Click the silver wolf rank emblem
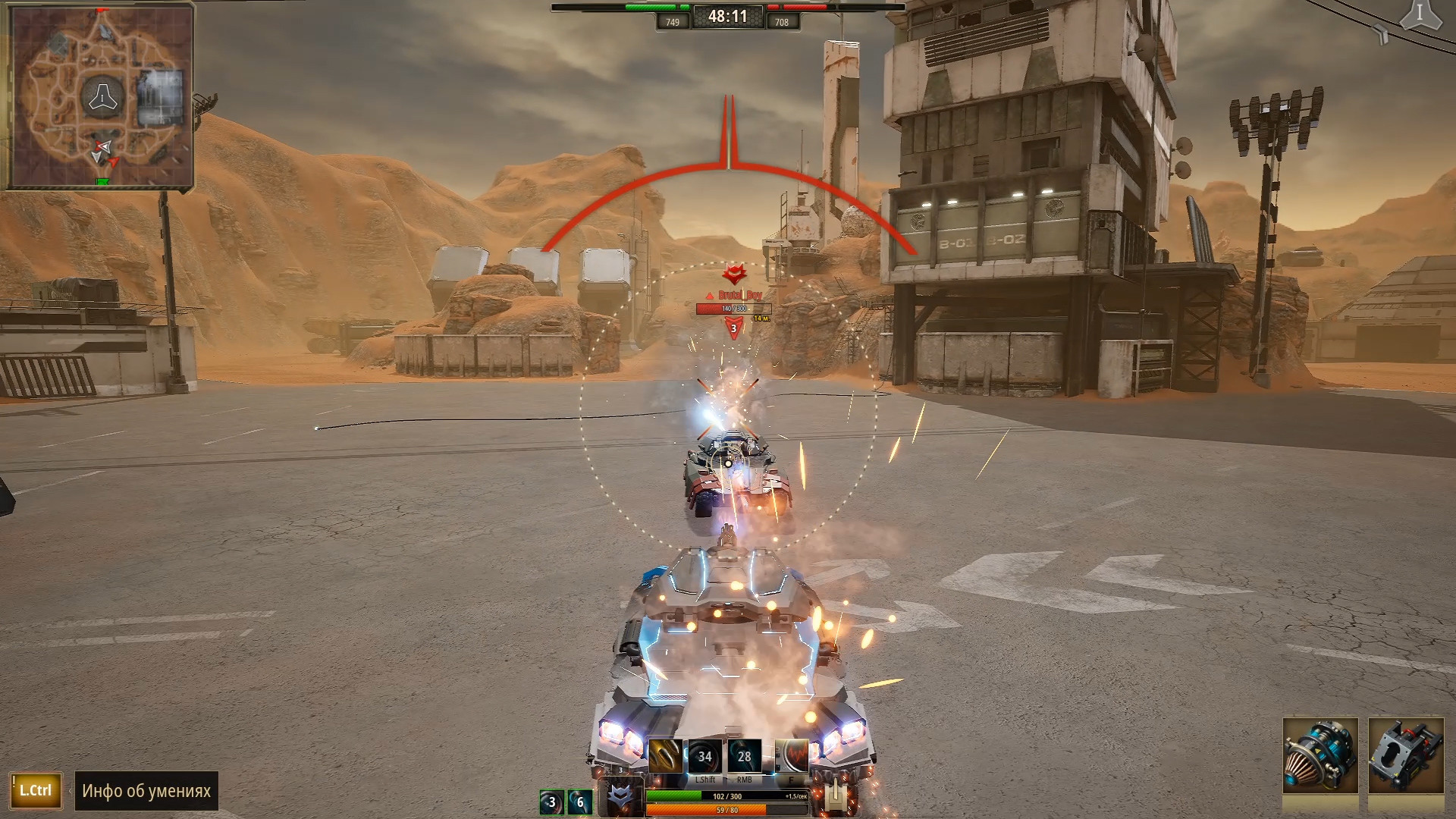This screenshot has width=1456, height=819. (x=620, y=797)
